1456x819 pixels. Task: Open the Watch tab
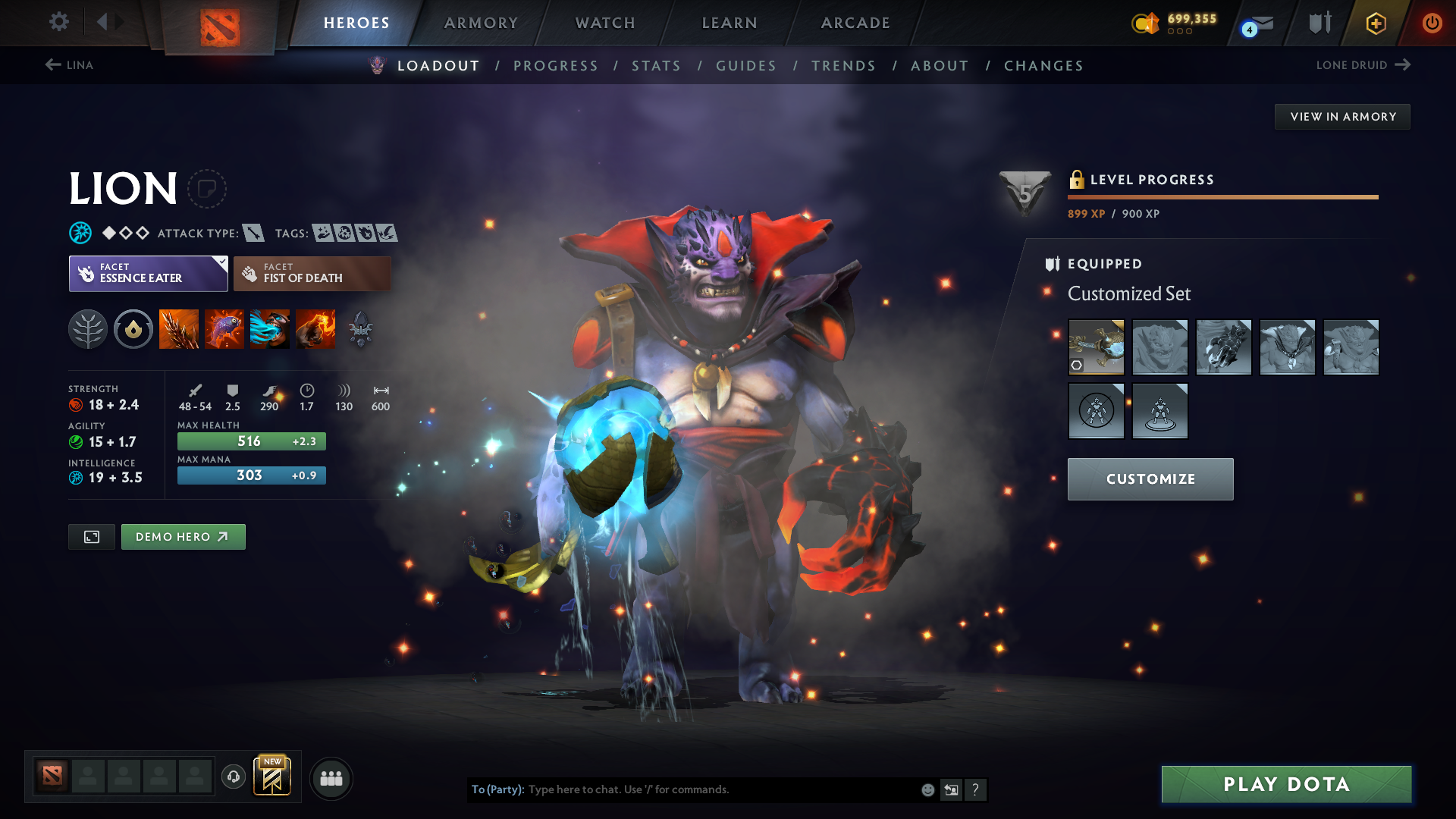pyautogui.click(x=605, y=23)
